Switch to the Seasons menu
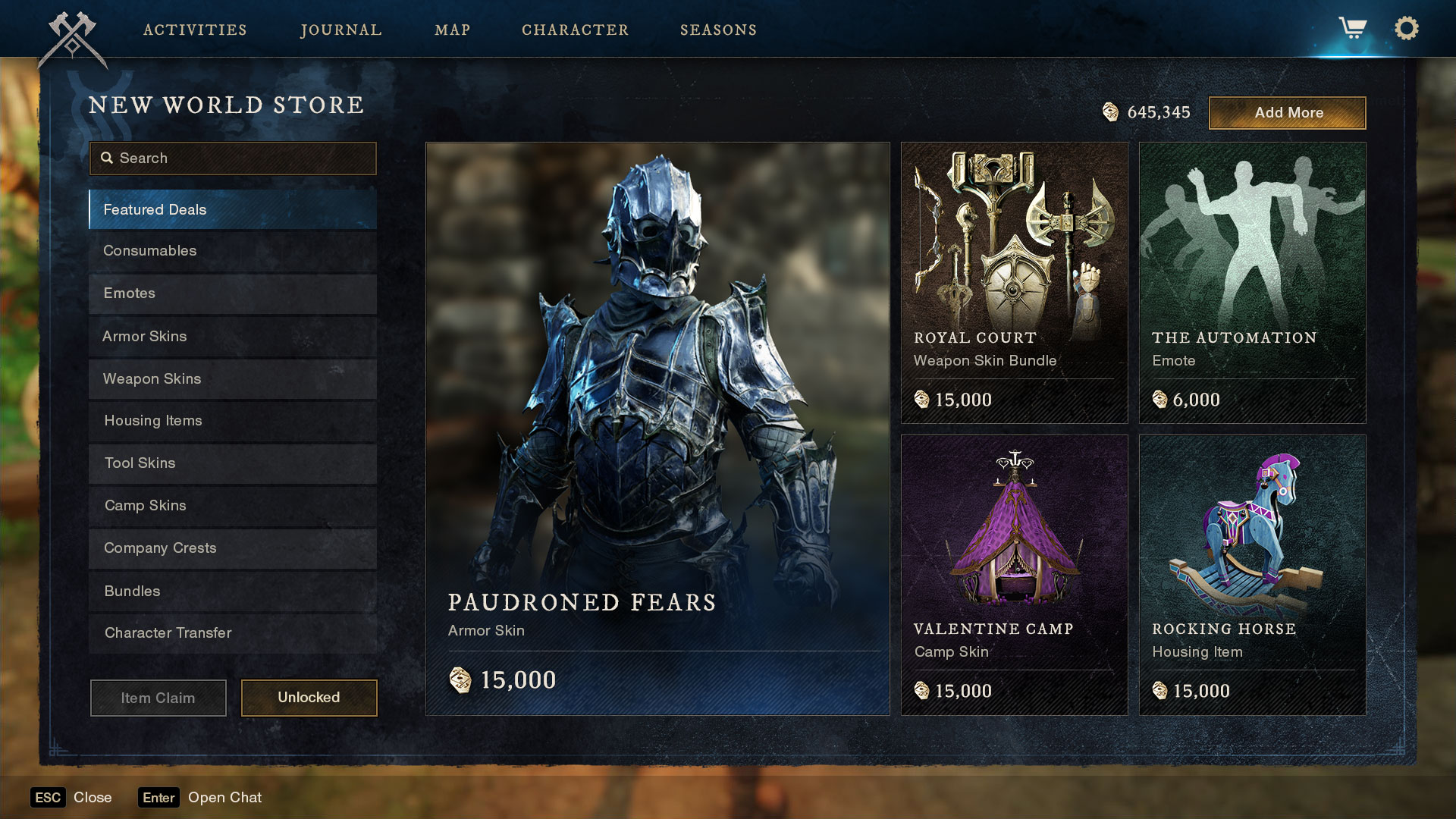Image resolution: width=1456 pixels, height=819 pixels. 718,30
